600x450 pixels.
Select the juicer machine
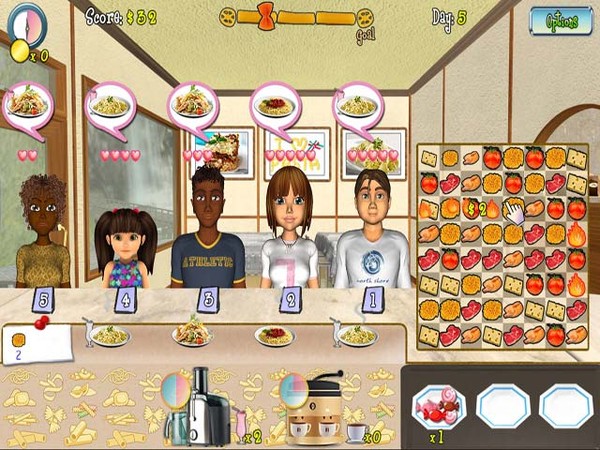(207, 405)
